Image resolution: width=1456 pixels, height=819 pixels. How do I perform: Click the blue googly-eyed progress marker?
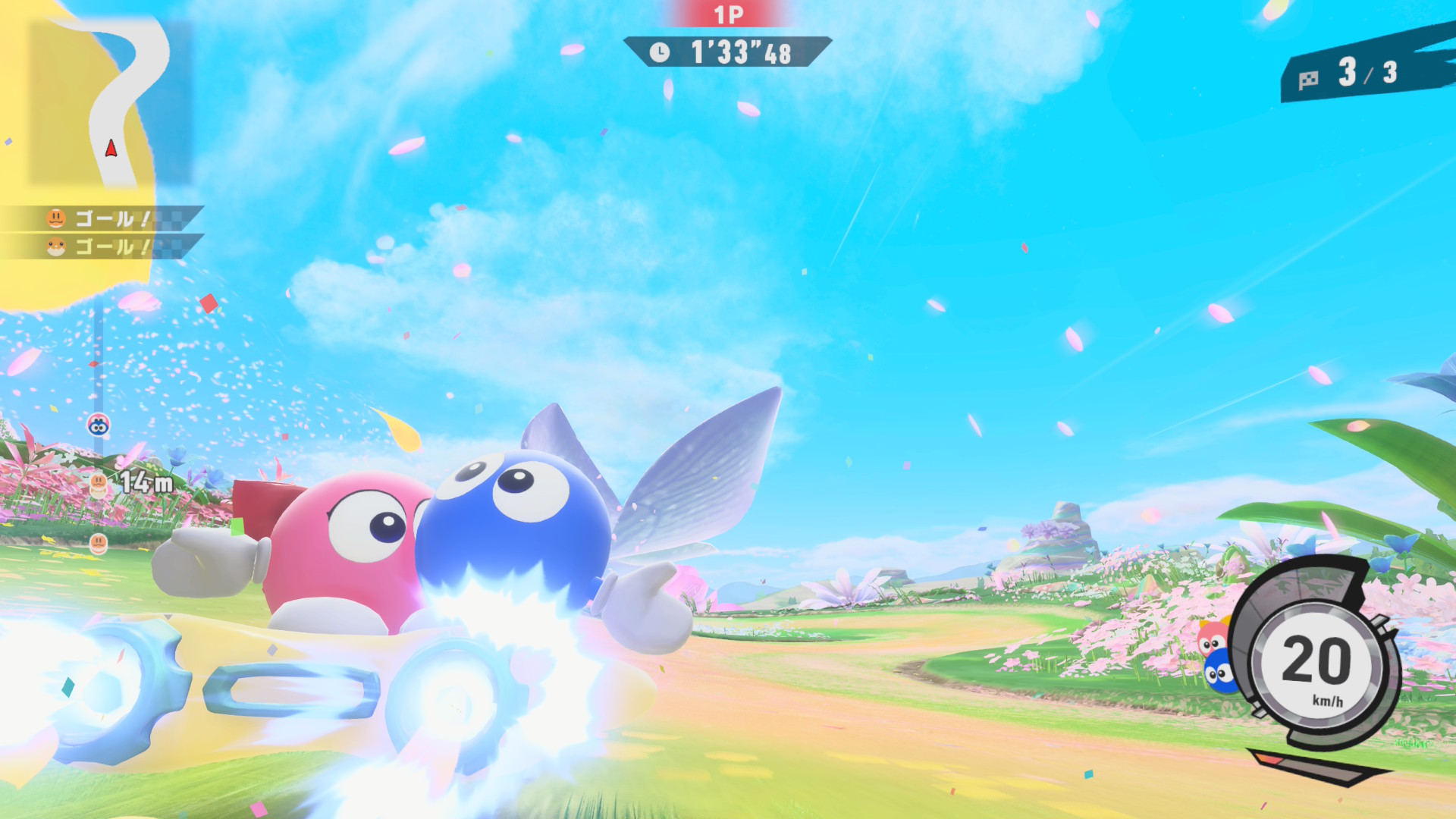click(99, 425)
